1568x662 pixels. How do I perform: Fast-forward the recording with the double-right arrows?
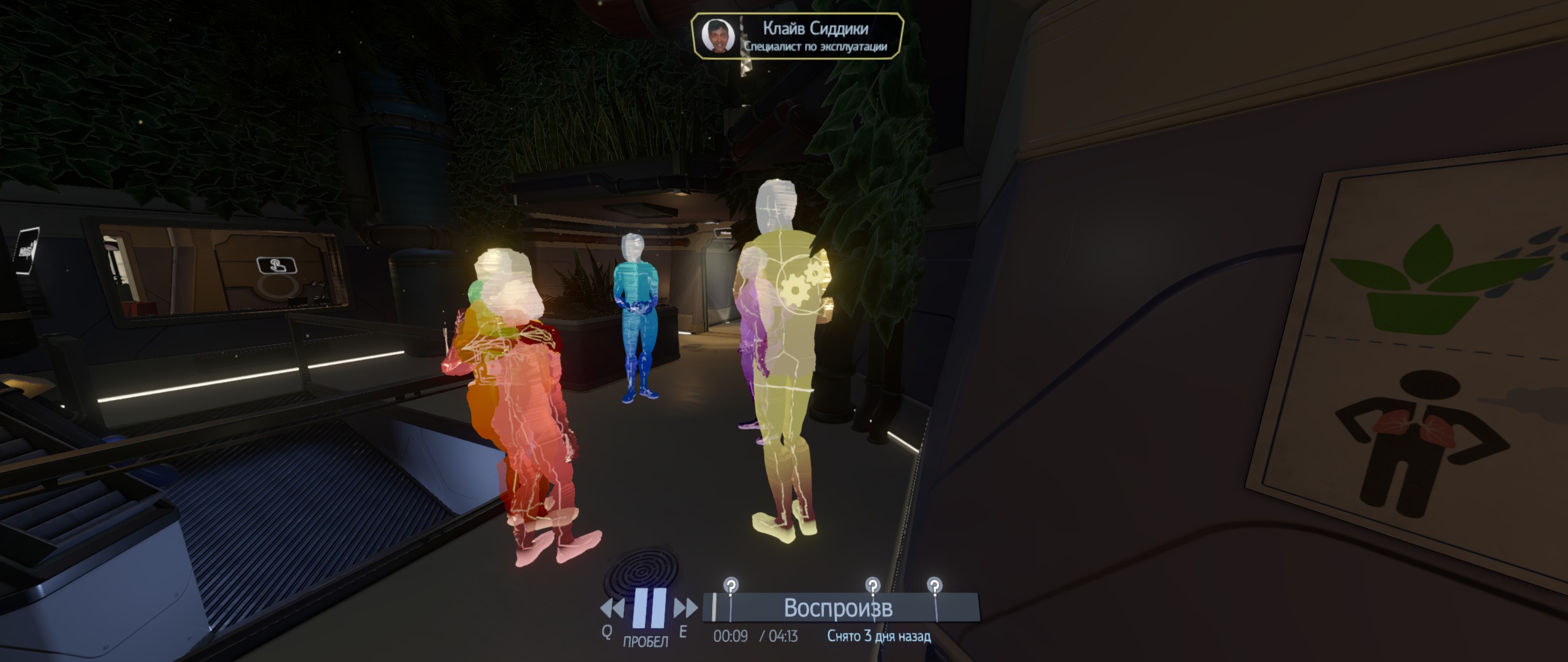click(685, 609)
